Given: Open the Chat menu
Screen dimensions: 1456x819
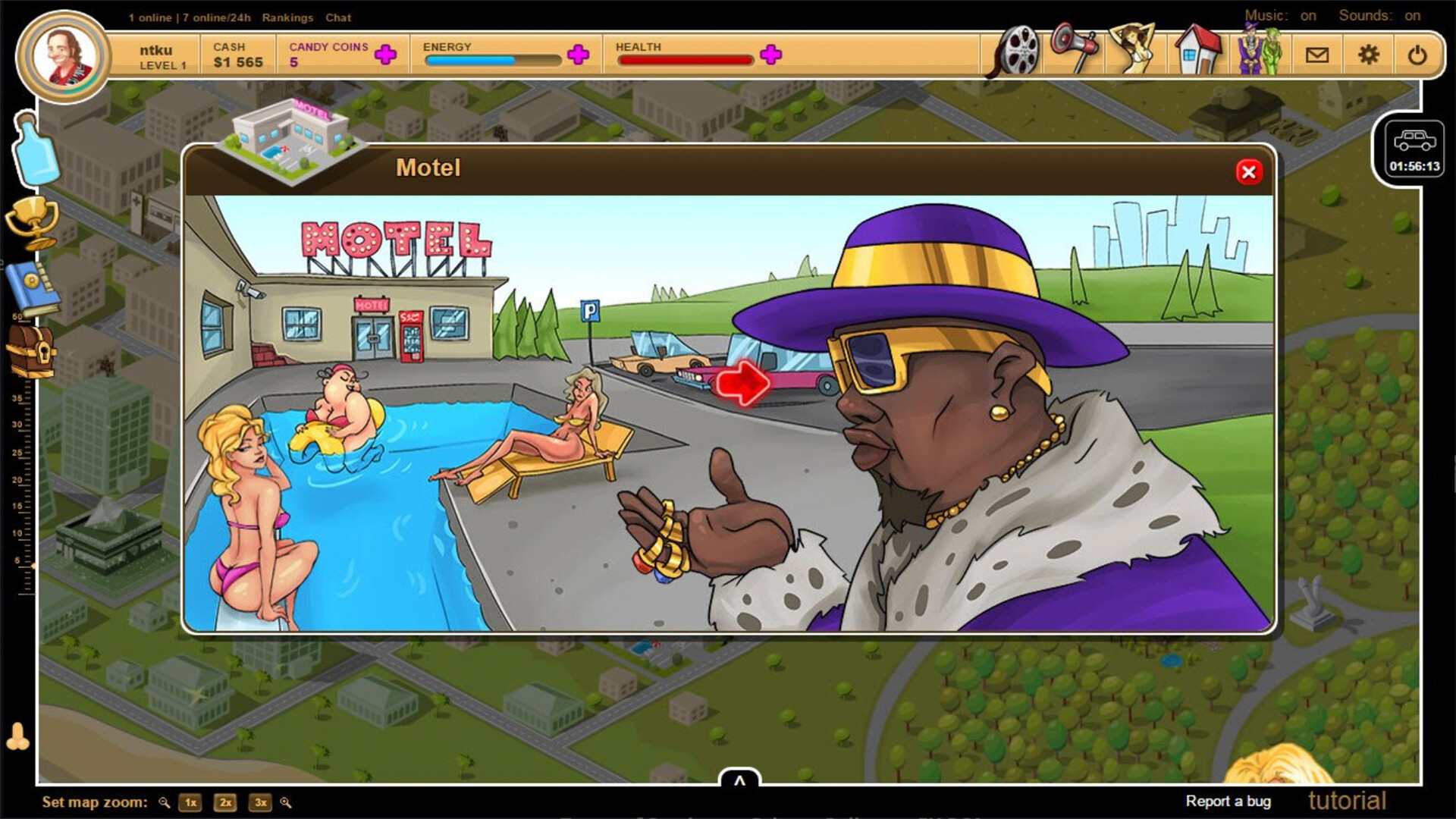Looking at the screenshot, I should 338,17.
